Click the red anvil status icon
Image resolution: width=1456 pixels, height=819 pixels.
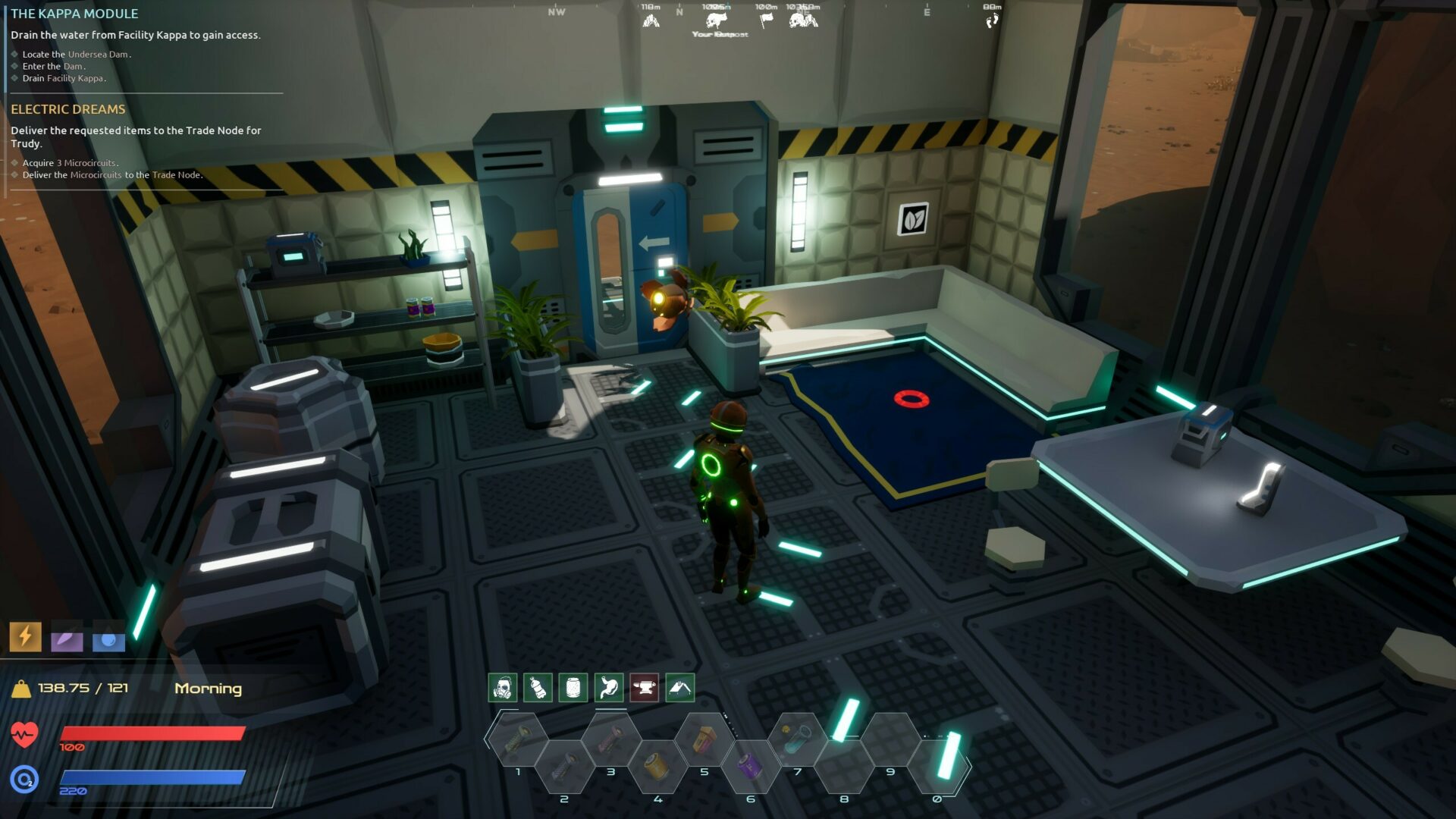point(645,688)
